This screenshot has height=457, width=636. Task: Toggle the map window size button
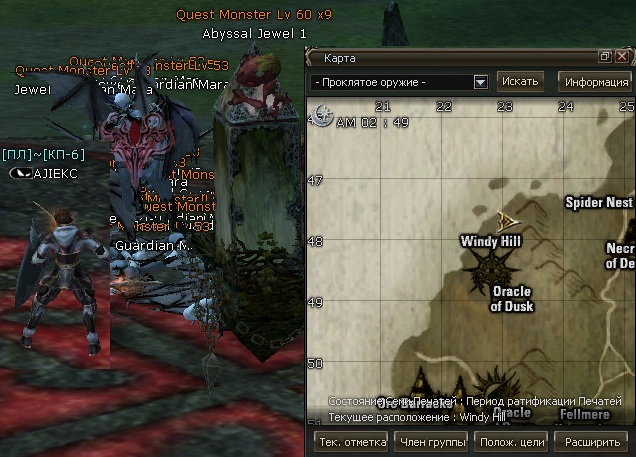[605, 57]
